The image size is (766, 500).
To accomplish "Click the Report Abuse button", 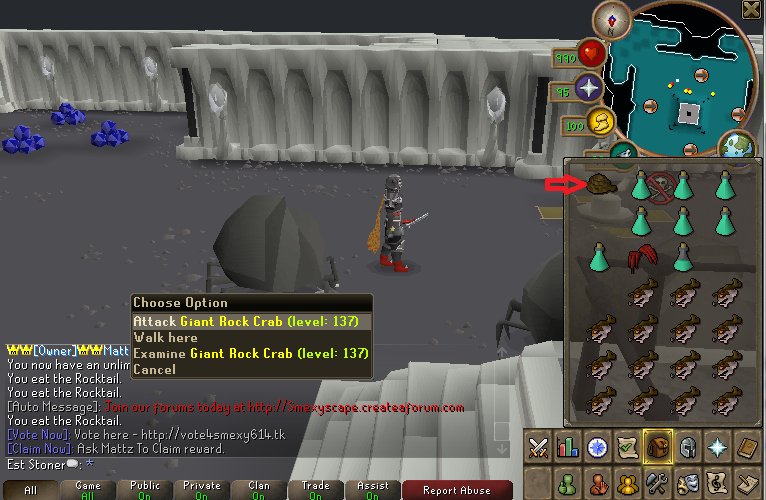I will [x=457, y=490].
